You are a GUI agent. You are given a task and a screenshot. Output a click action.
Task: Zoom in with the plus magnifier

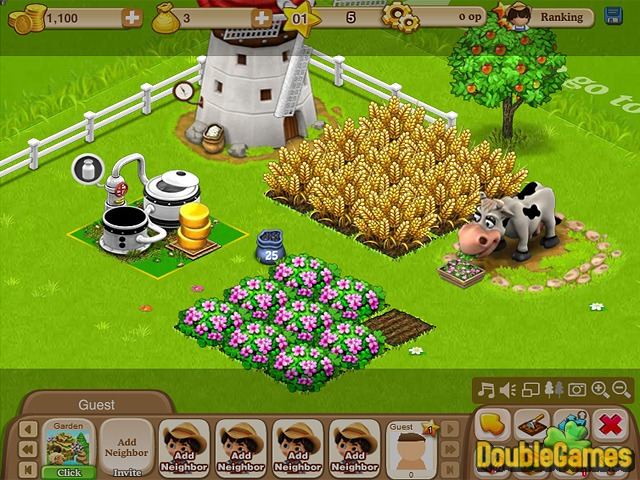(599, 390)
